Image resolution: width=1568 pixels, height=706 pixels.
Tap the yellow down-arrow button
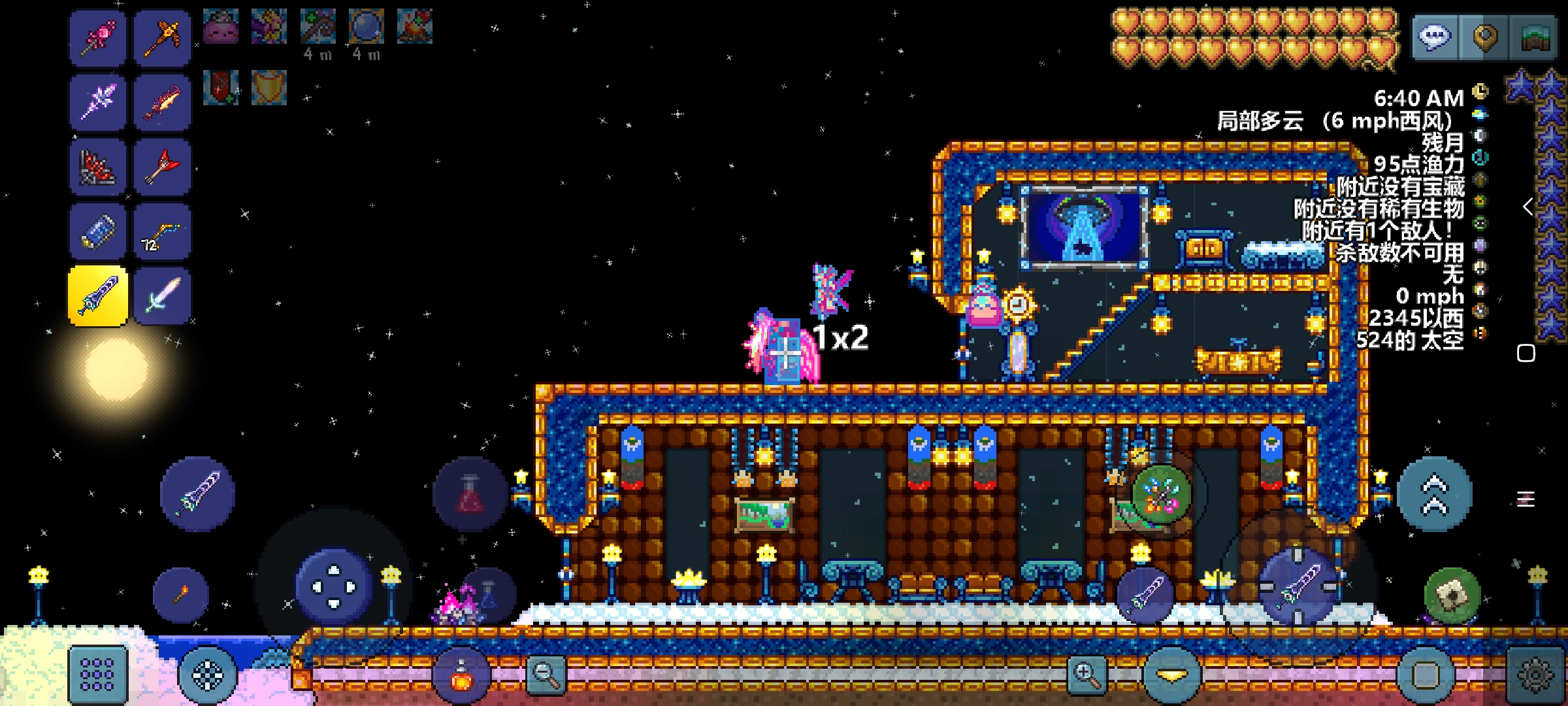pos(1172,675)
